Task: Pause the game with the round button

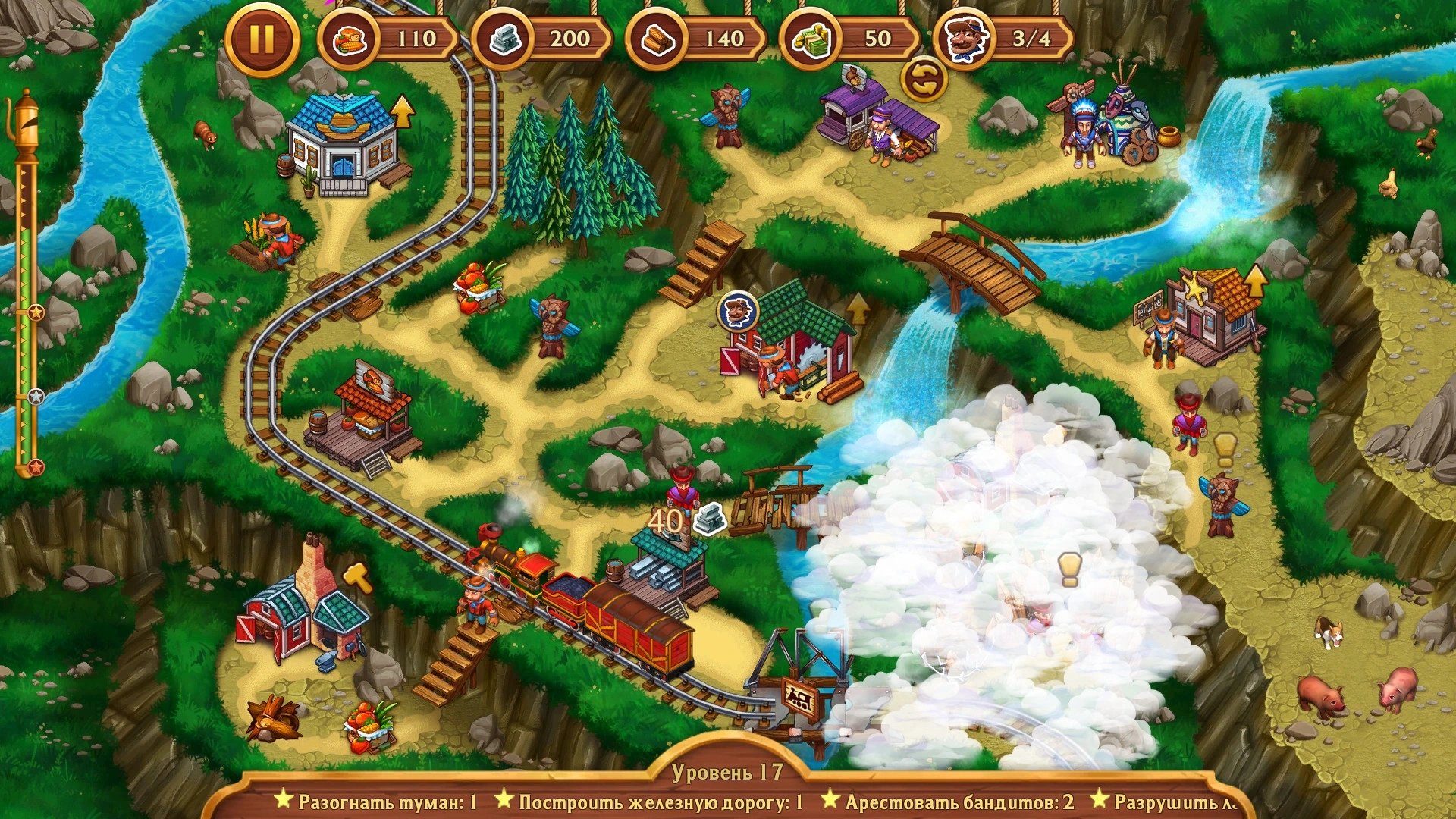Action: [262, 39]
